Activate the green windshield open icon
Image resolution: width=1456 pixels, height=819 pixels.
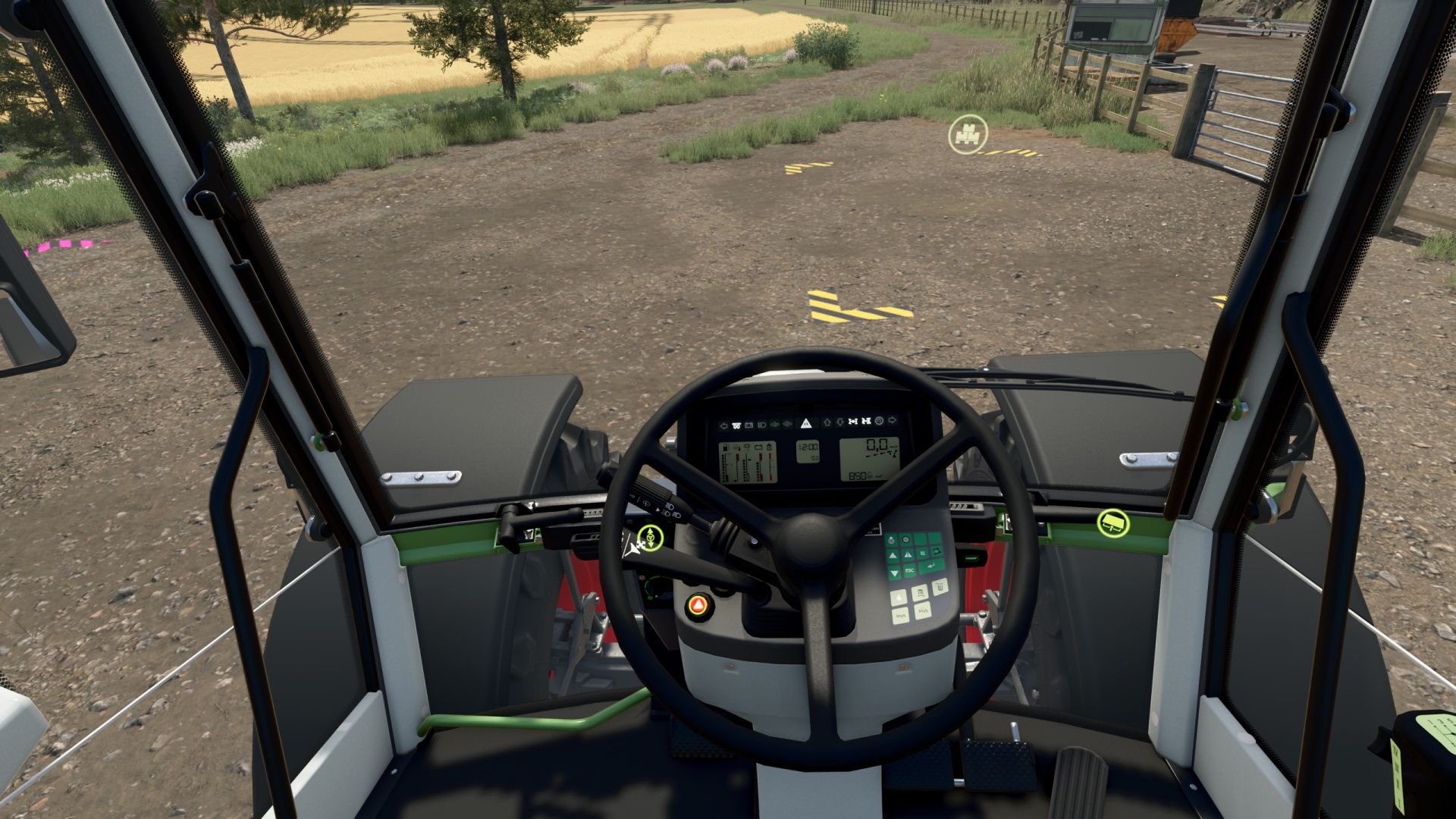(x=1112, y=522)
